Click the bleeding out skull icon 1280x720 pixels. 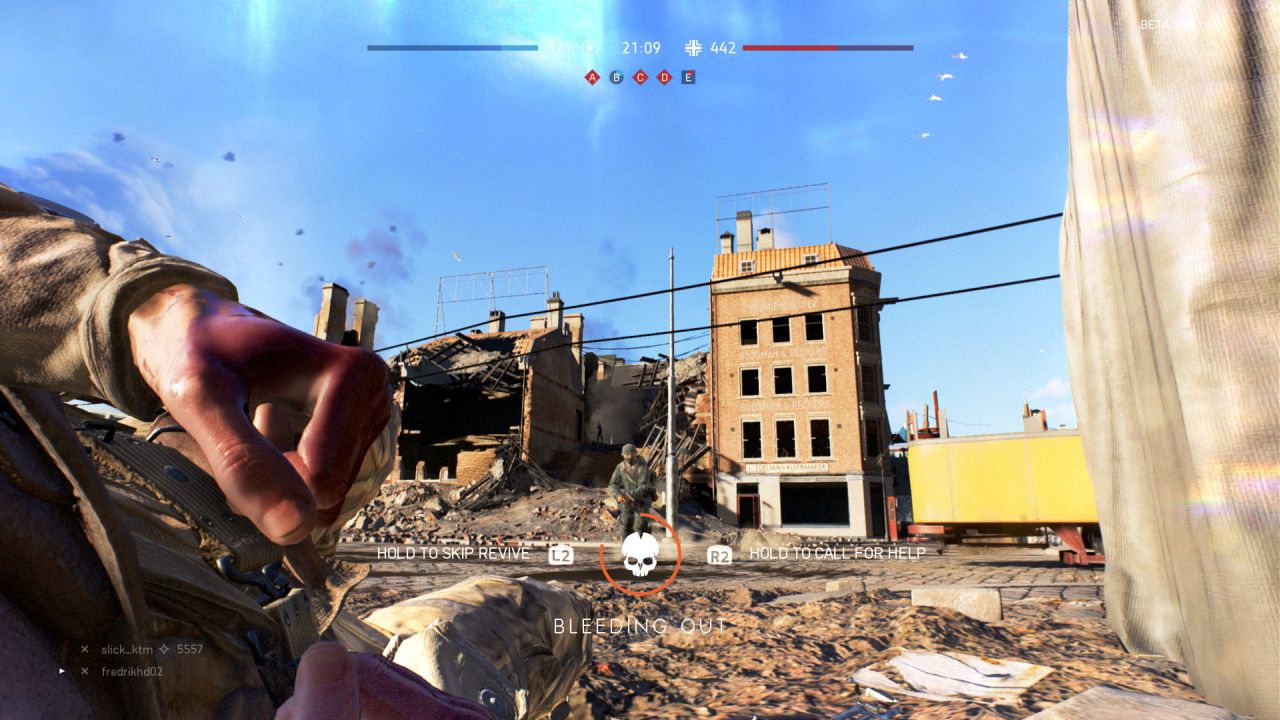pos(640,554)
